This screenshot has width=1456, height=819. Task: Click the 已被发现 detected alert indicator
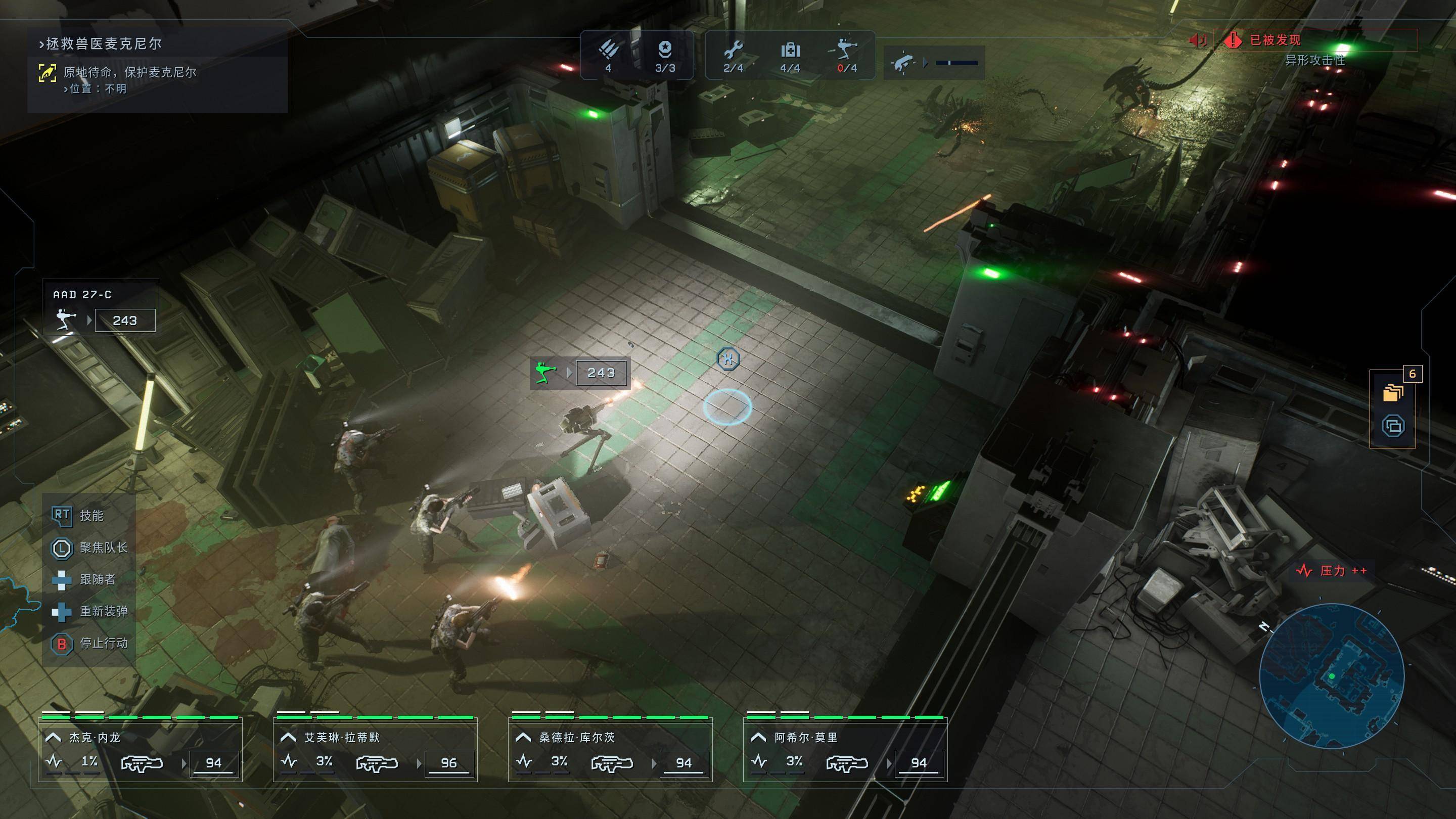1274,40
